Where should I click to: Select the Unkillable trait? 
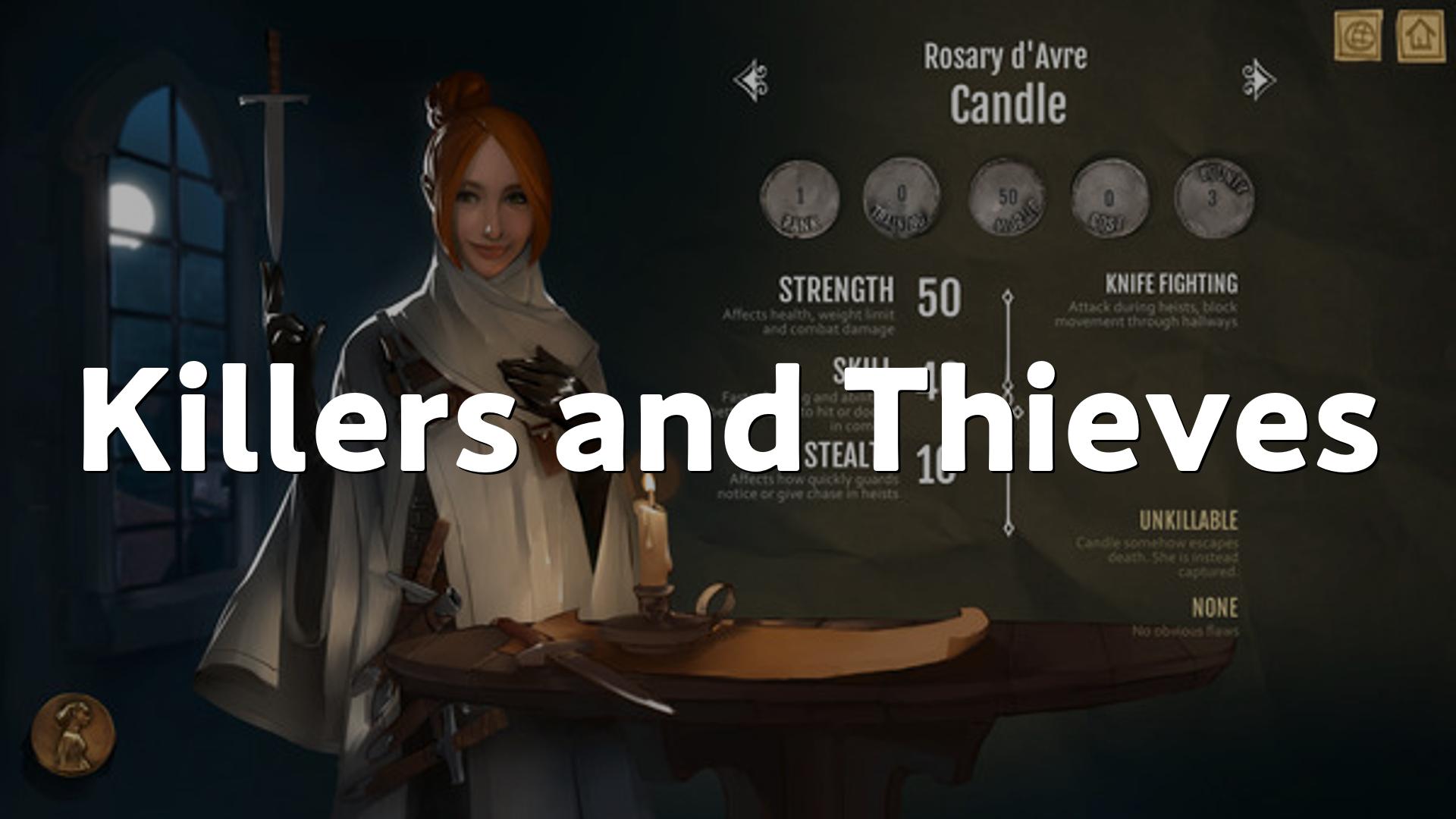pyautogui.click(x=1188, y=521)
